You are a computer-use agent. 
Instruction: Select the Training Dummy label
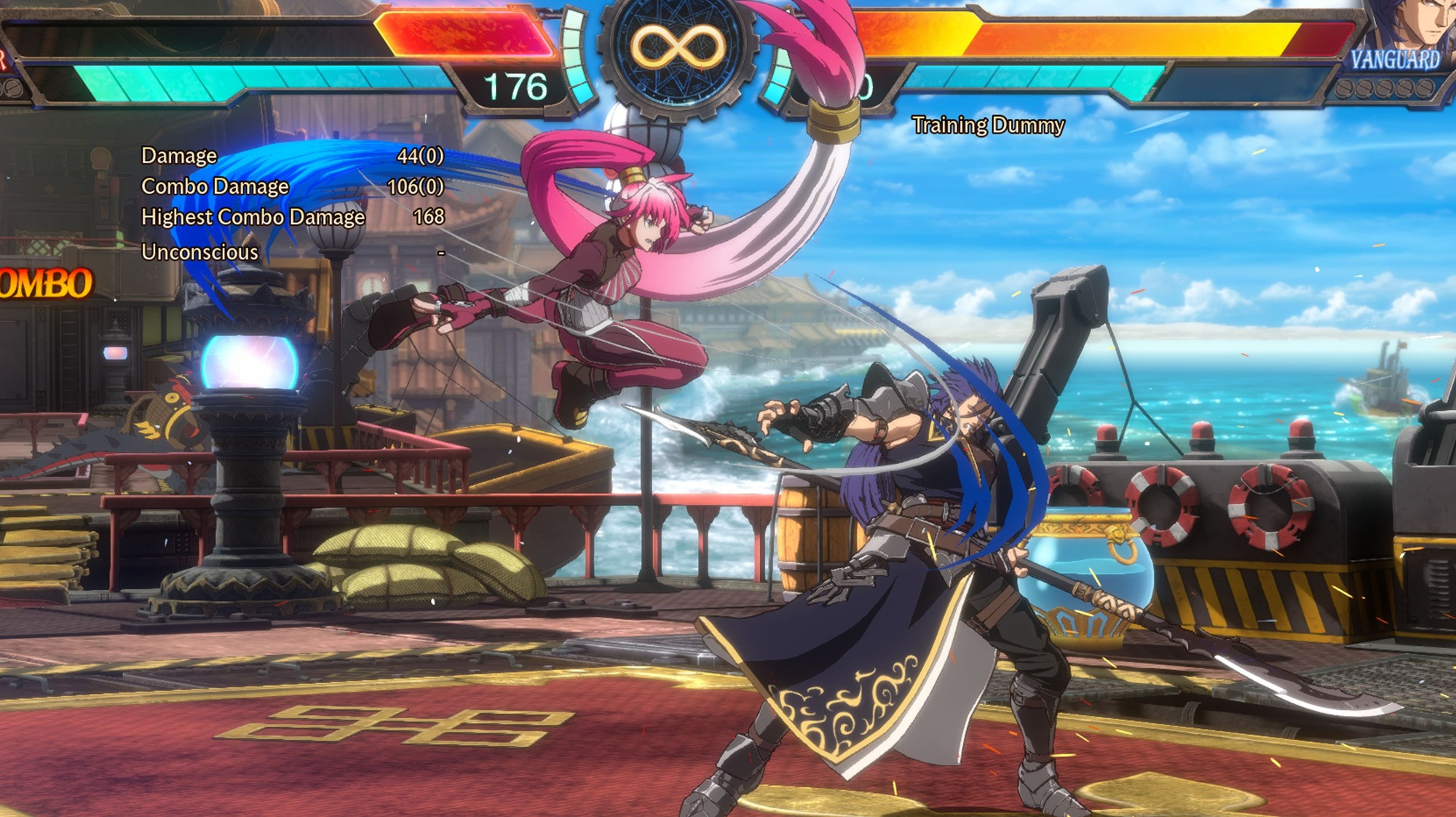(989, 125)
